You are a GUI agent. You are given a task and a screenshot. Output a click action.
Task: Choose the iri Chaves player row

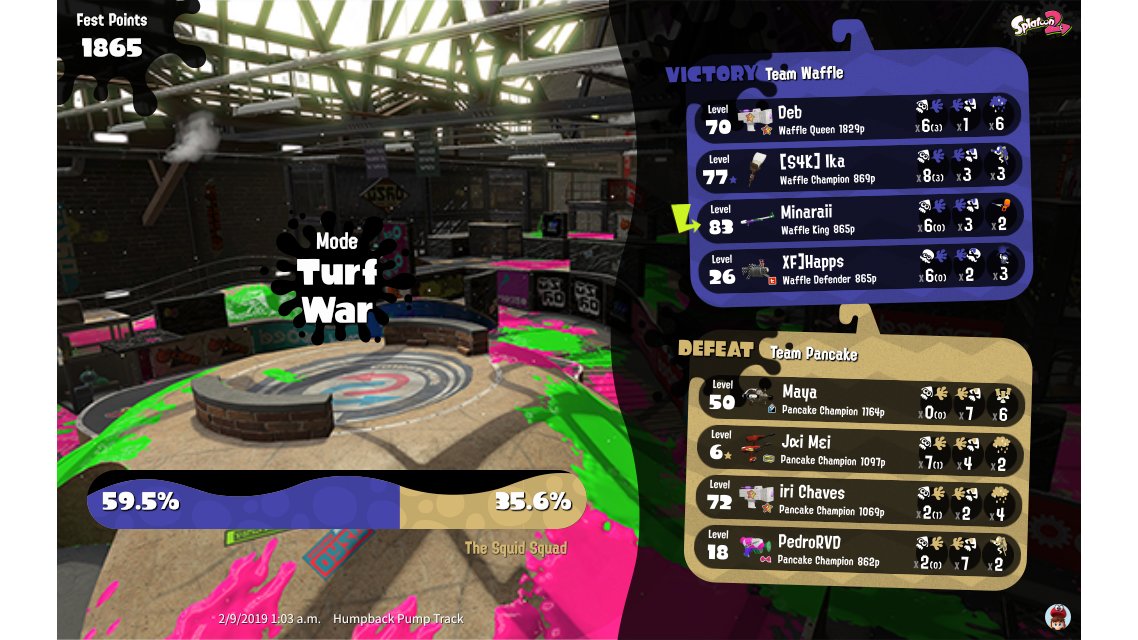pos(860,499)
